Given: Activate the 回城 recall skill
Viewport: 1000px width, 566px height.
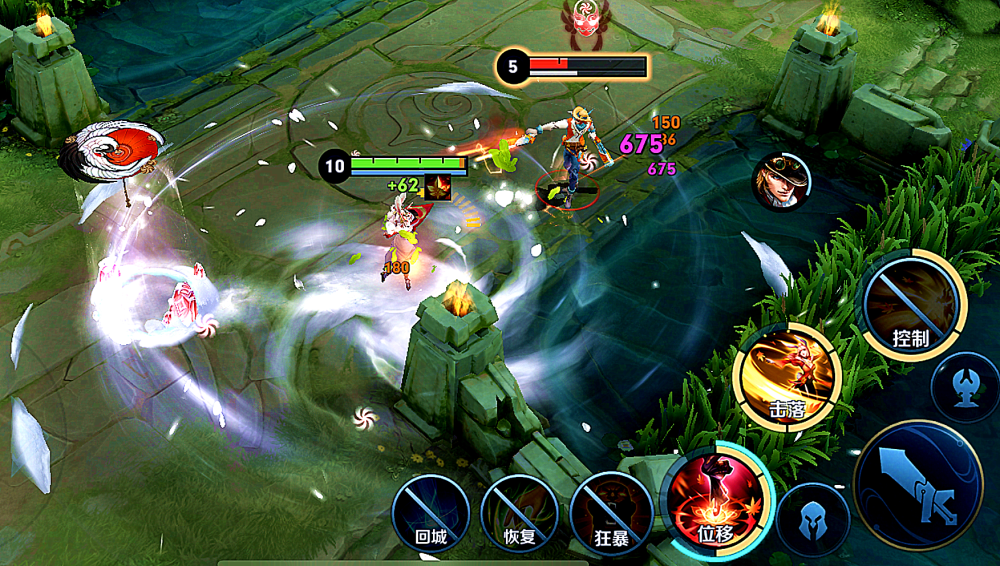Looking at the screenshot, I should [430, 514].
